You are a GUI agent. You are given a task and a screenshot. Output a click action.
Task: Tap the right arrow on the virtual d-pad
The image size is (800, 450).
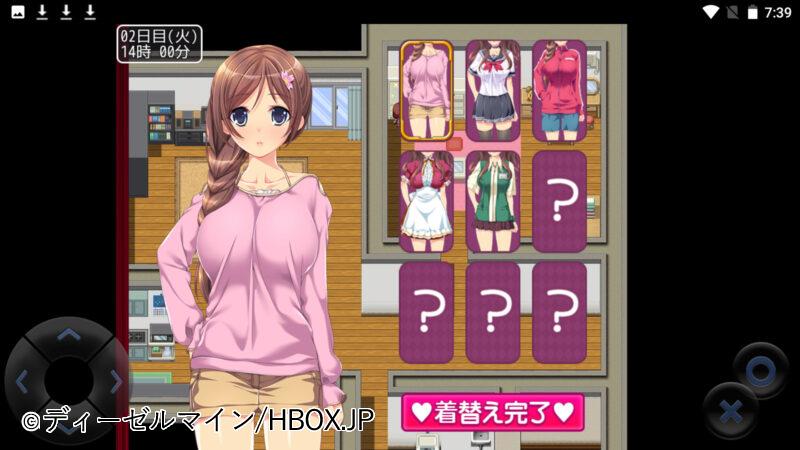tap(114, 381)
